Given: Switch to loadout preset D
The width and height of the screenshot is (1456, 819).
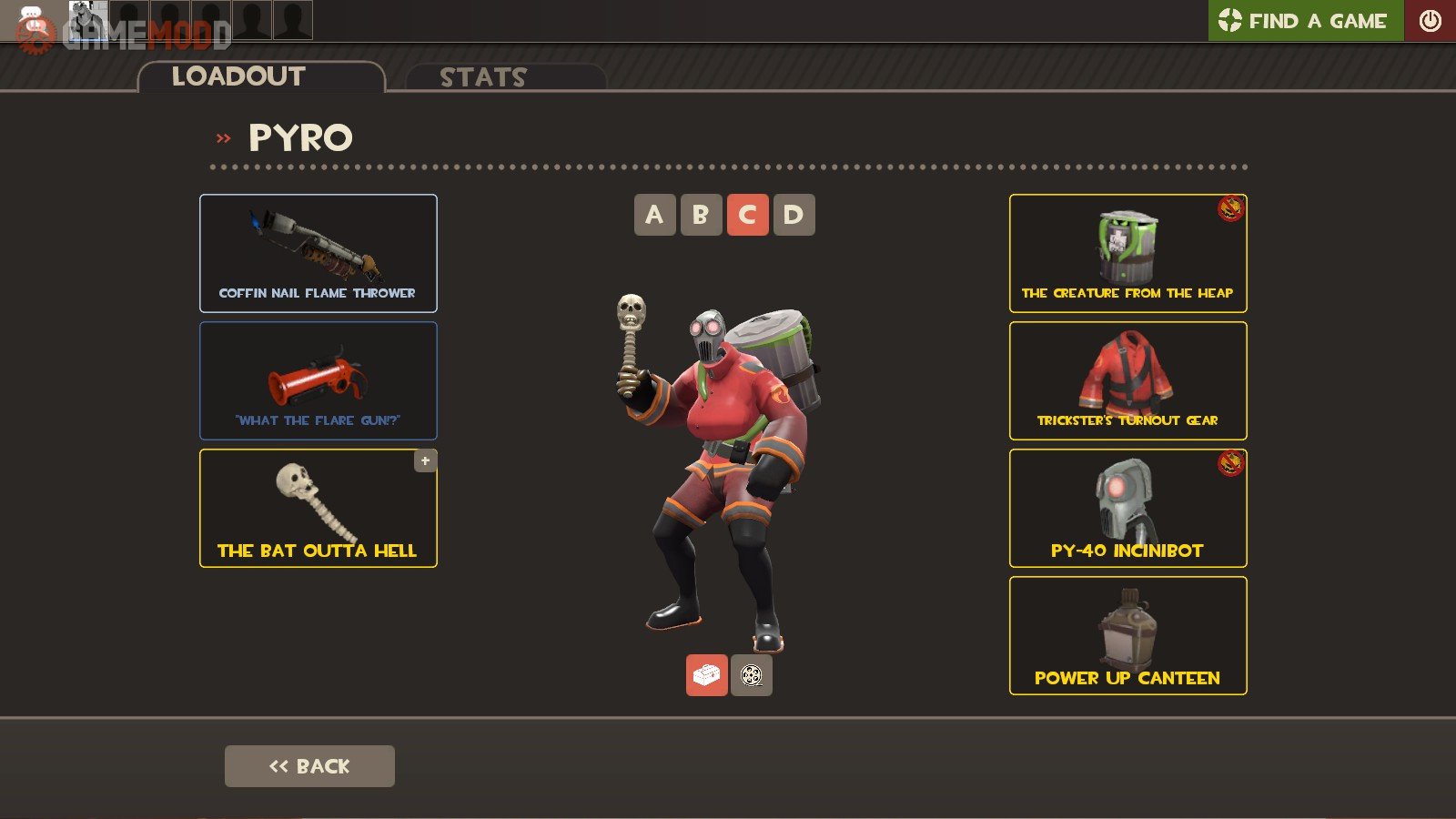Looking at the screenshot, I should pos(794,215).
